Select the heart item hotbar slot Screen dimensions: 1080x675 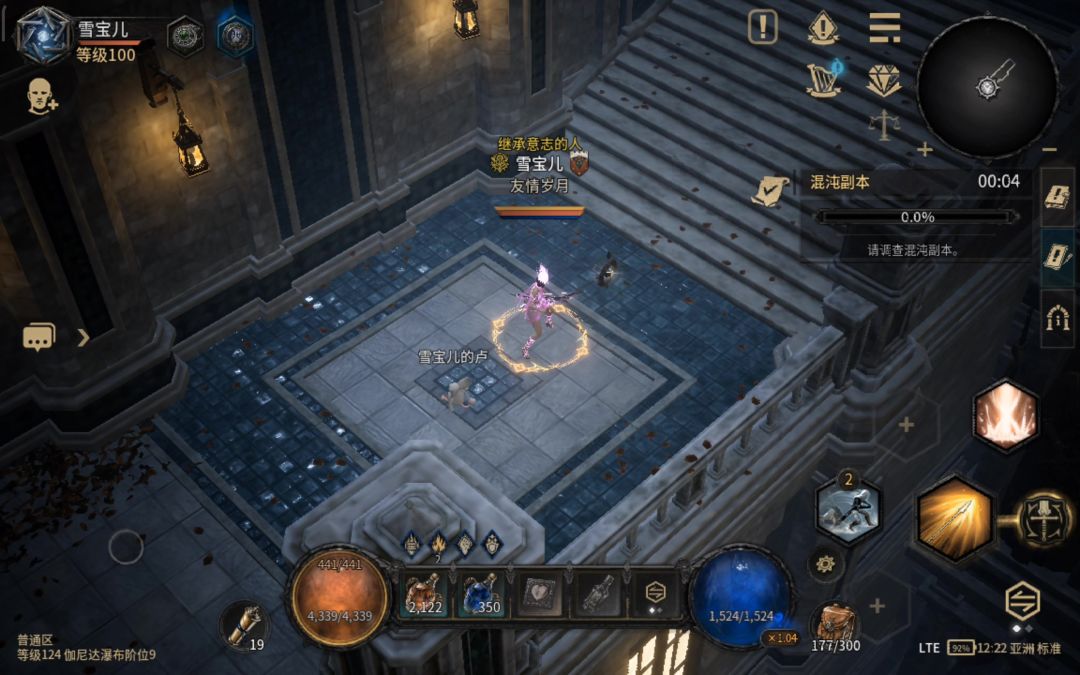tap(539, 595)
